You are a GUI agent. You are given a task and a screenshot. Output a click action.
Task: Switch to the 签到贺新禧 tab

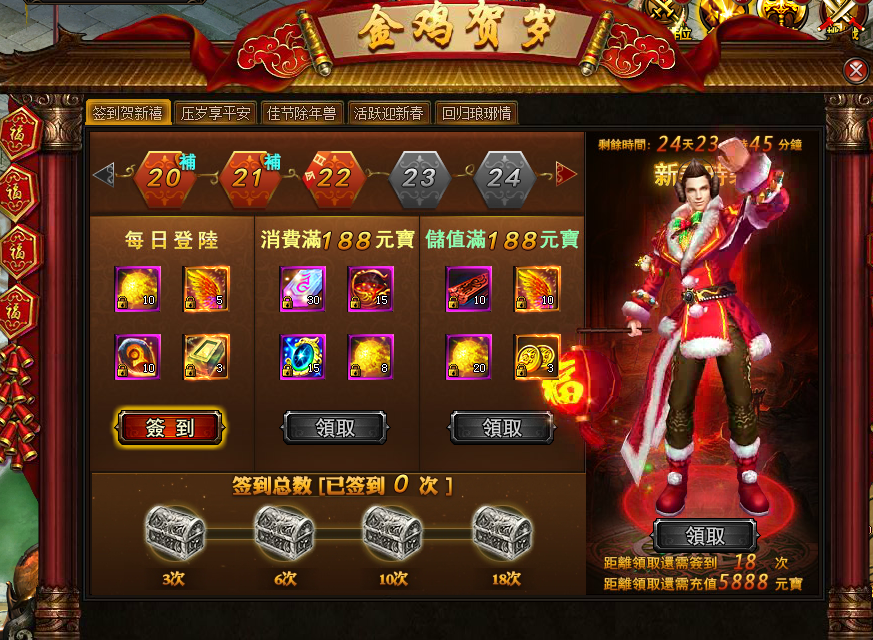[x=127, y=113]
